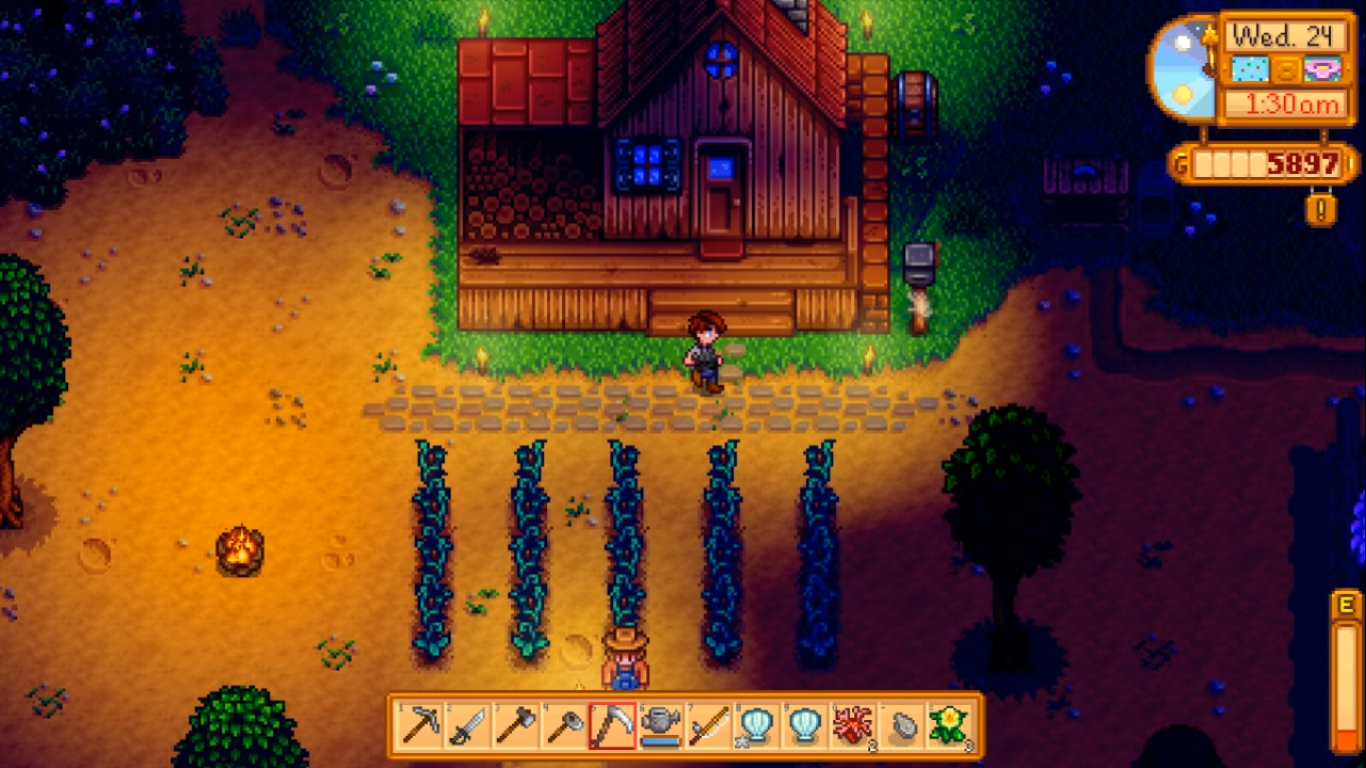The image size is (1366, 768).
Task: Select the grey oyster slot
Action: (901, 725)
